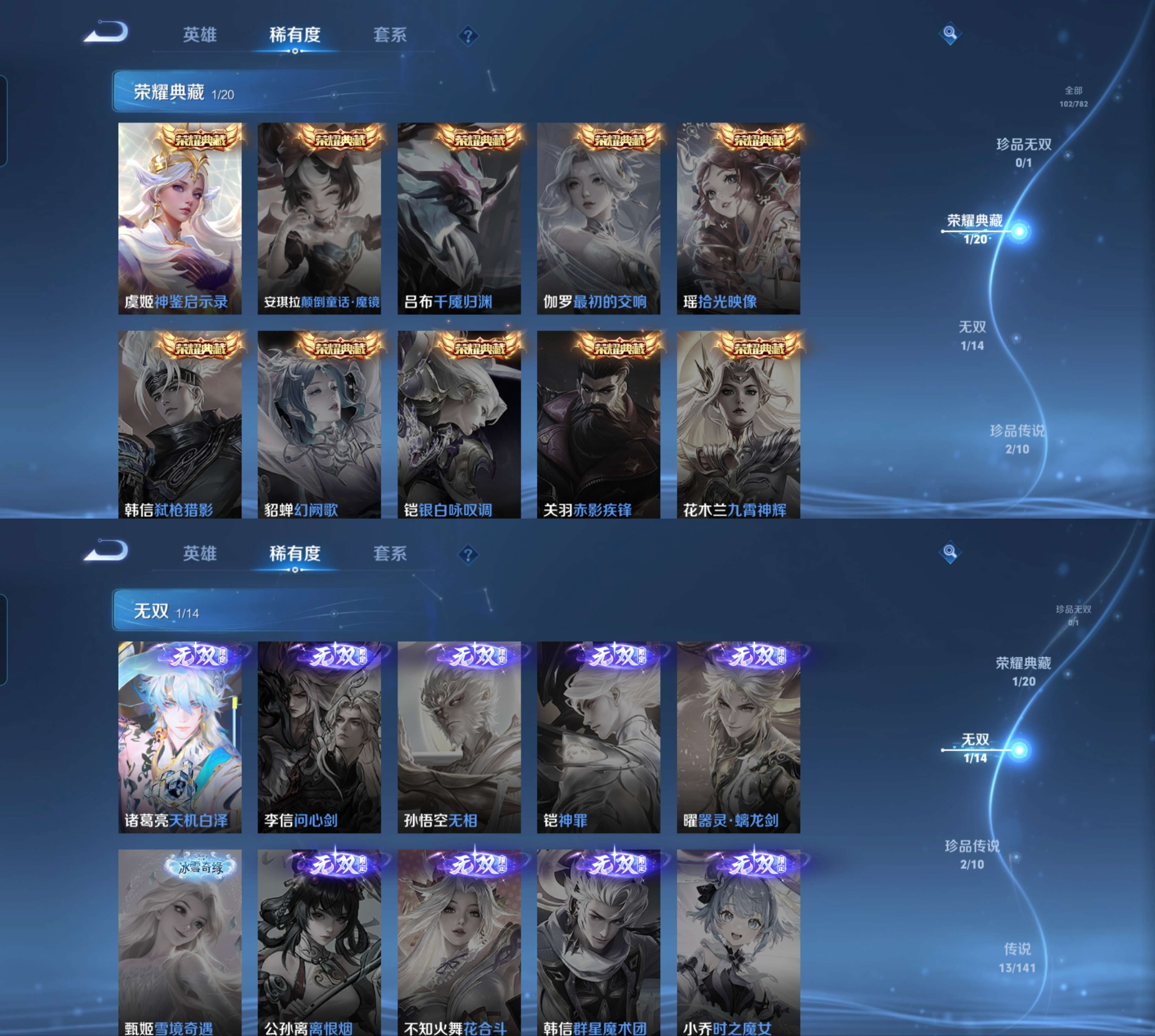Open the 花木兰 九霄神辉 skin card
This screenshot has height=1036, width=1155.
coord(738,425)
